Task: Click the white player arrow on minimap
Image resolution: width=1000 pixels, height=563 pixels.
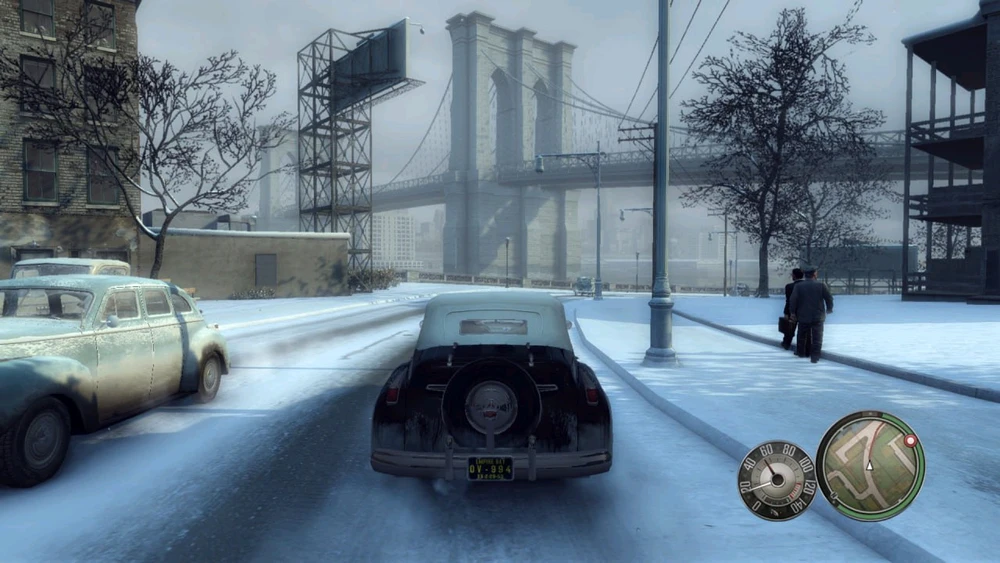Action: 870,466
